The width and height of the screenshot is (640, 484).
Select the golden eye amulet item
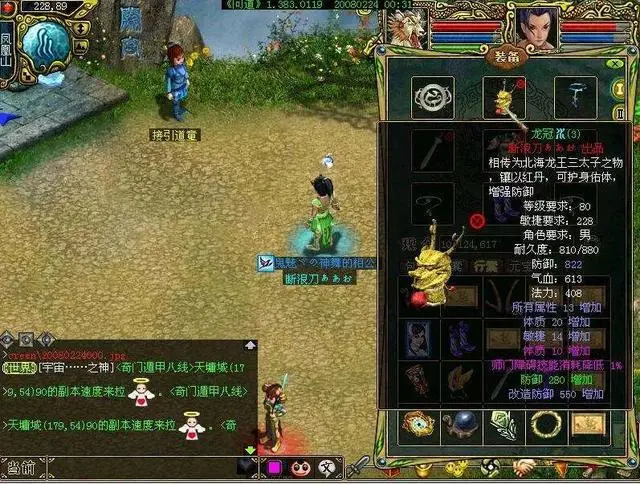pos(418,424)
